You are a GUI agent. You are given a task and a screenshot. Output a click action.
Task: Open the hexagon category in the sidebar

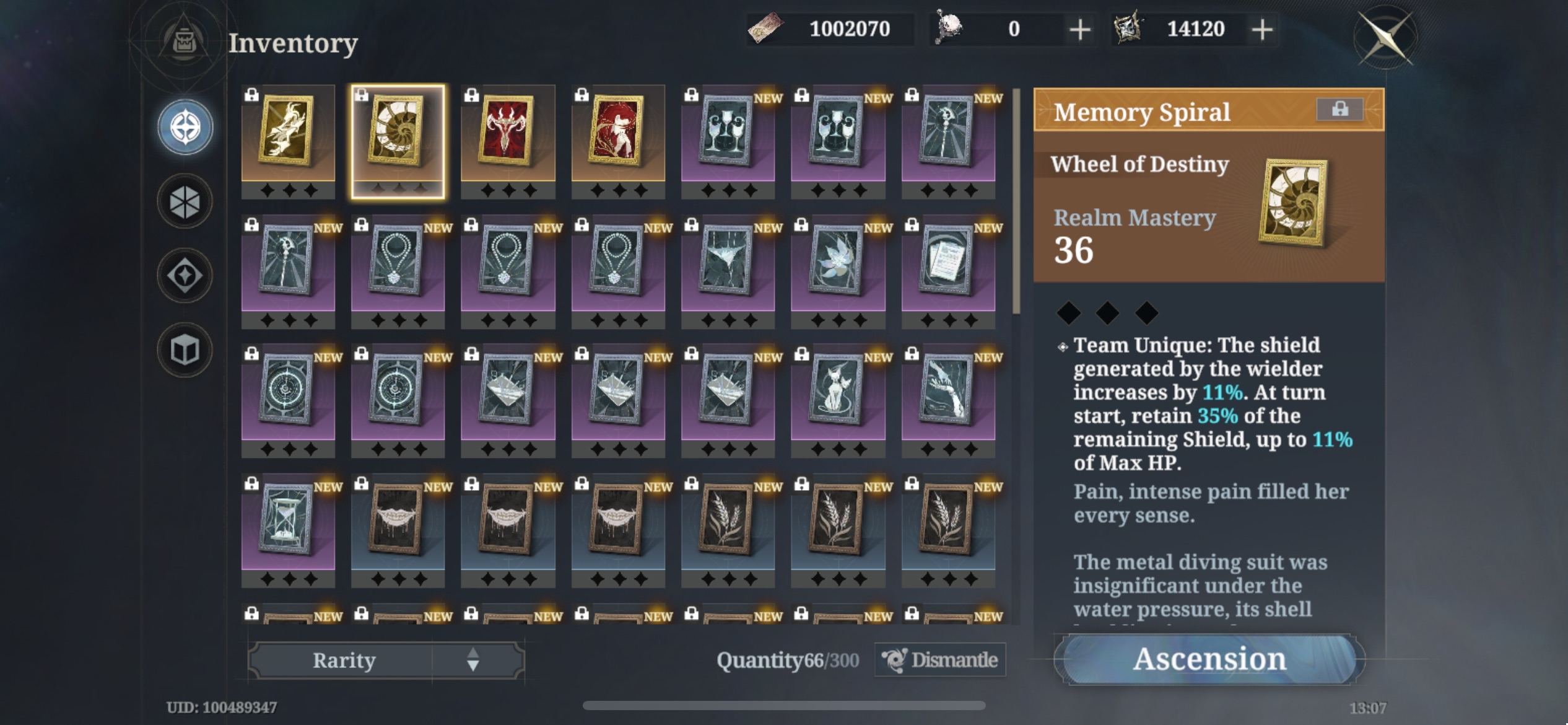coord(184,202)
